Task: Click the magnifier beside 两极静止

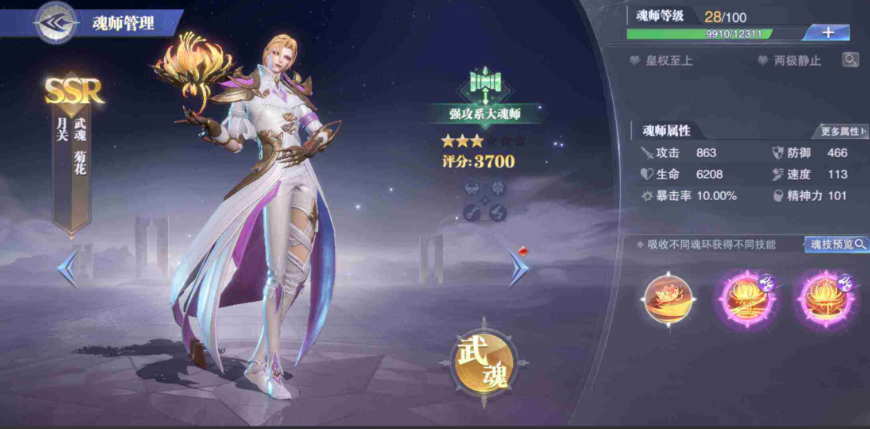Action: 850,60
